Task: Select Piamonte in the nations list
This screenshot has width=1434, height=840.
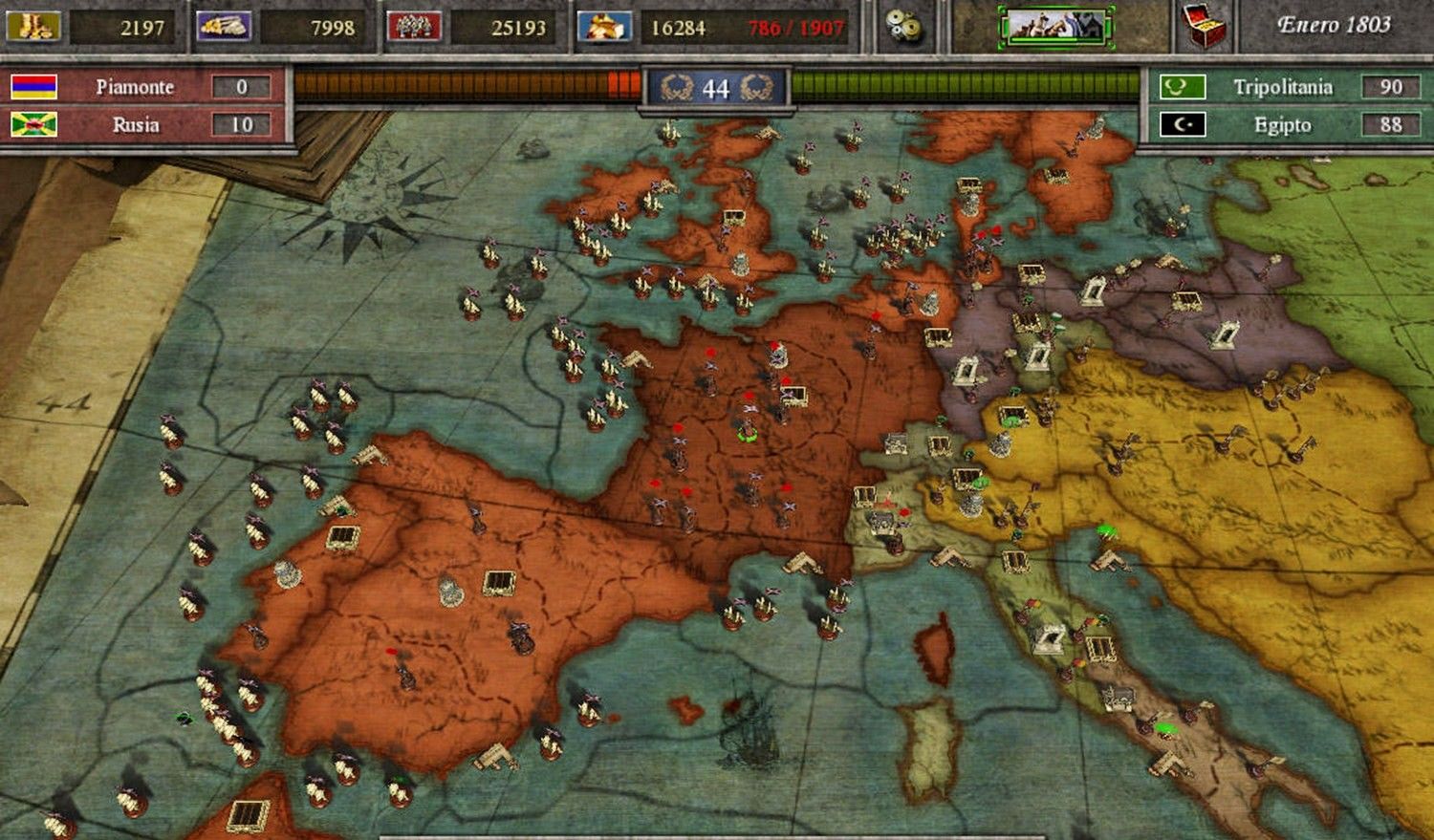Action: (134, 87)
